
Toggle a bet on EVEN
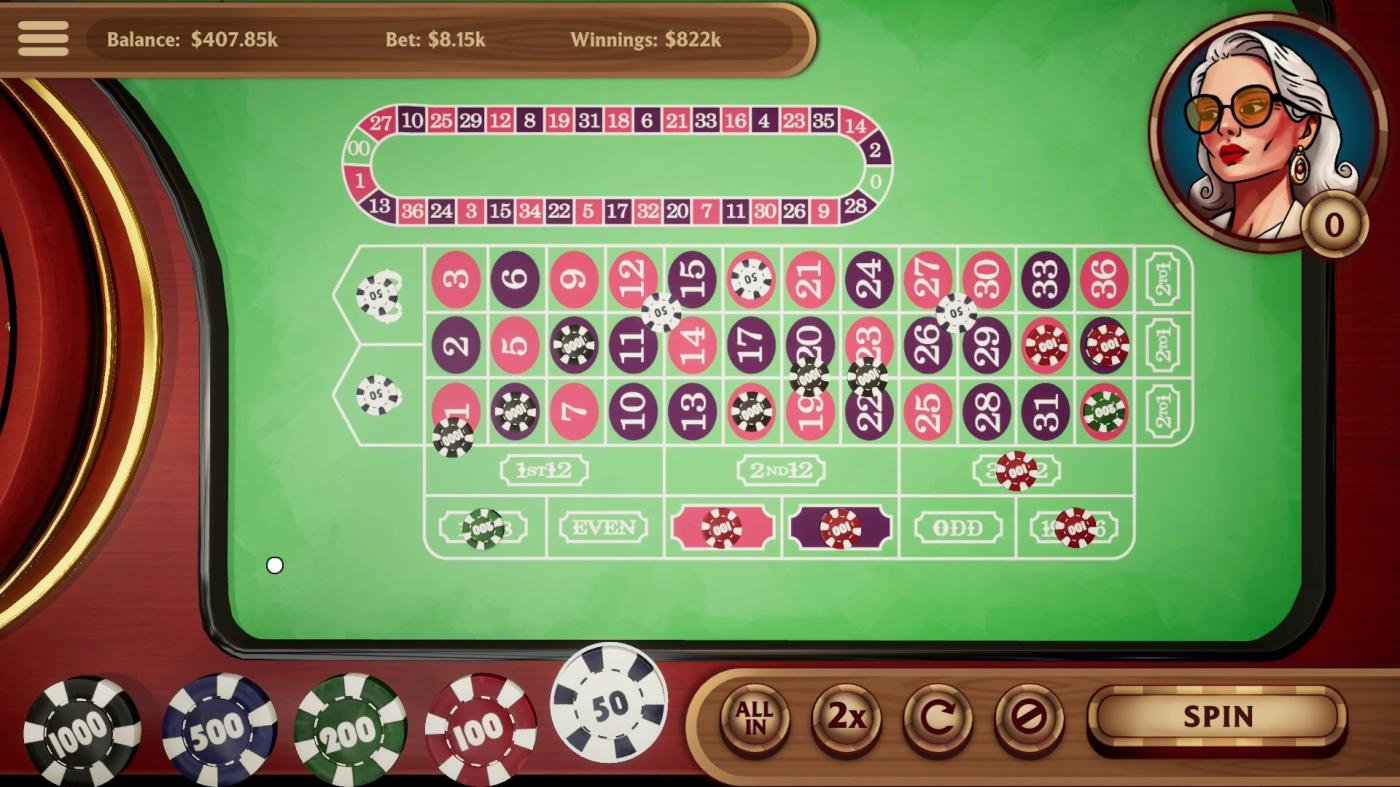tap(602, 527)
